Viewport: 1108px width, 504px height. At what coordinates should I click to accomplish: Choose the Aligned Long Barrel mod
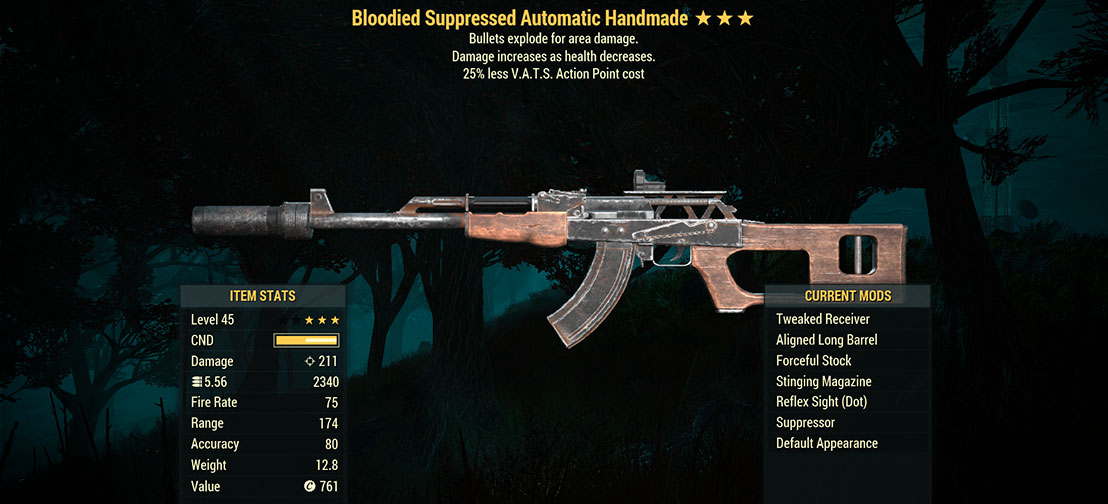click(826, 340)
